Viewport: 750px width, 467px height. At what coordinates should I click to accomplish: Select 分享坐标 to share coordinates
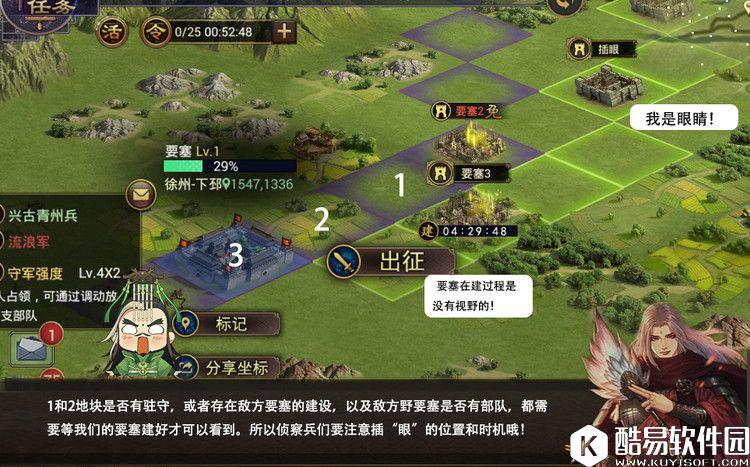pyautogui.click(x=226, y=367)
